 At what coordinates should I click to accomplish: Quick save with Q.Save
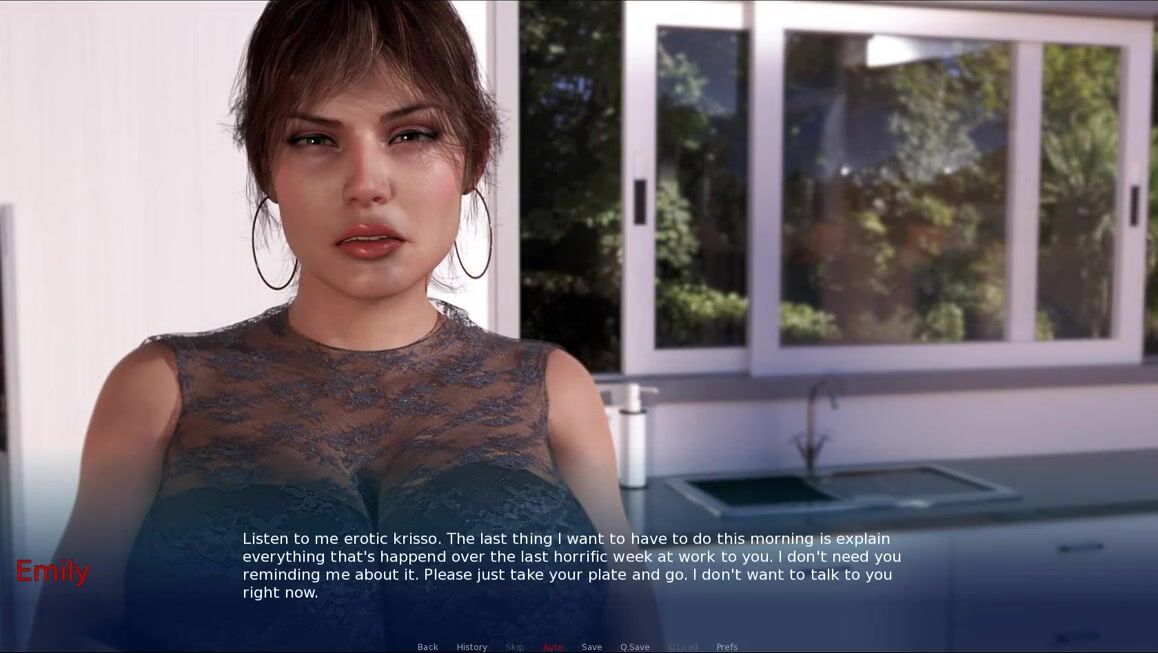635,647
